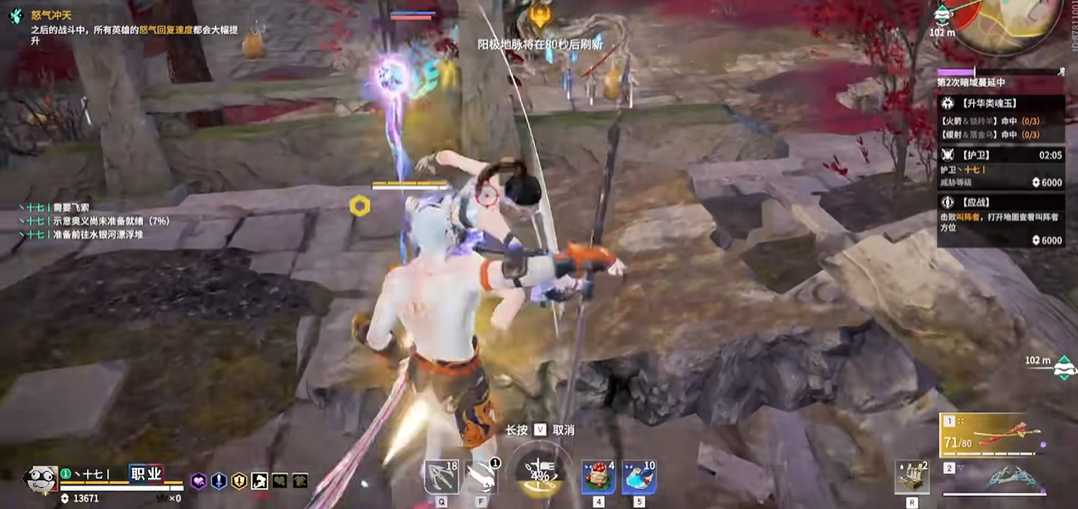The width and height of the screenshot is (1078, 509).
Task: Select the yellow exclamation soul jade icon
Action: 238,481
